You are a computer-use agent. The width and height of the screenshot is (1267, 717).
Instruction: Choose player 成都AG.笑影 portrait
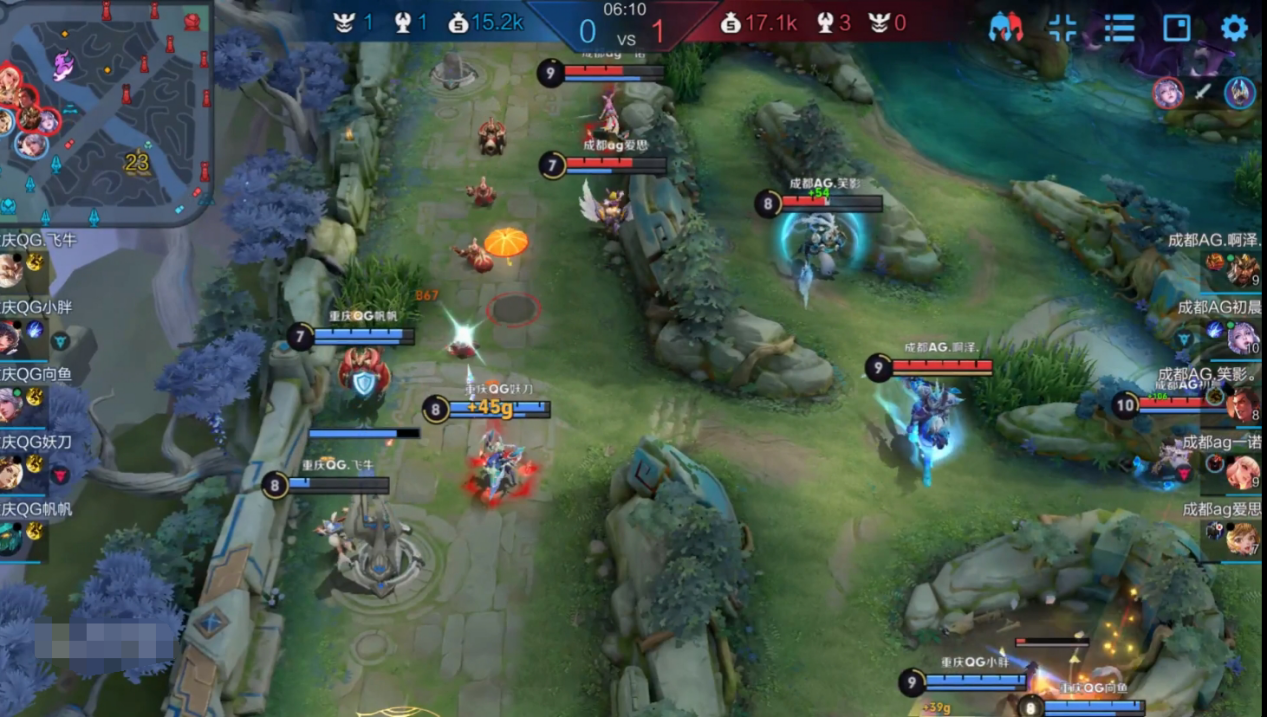[1242, 404]
